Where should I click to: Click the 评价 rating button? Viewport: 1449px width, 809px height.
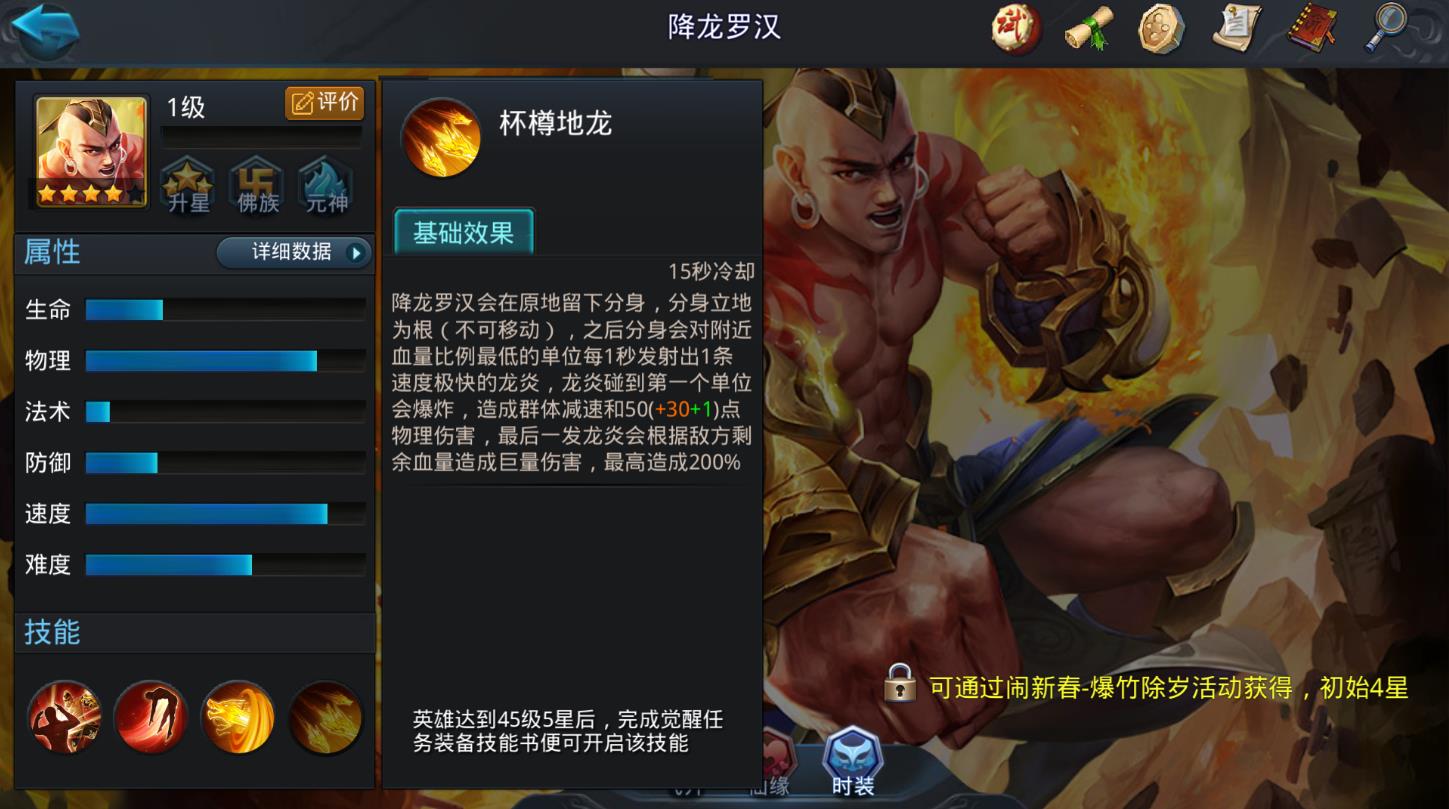tap(325, 103)
